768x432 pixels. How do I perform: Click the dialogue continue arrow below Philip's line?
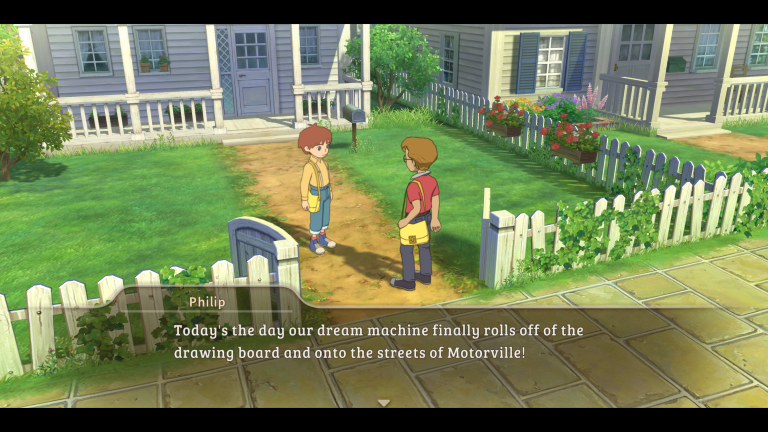click(383, 402)
